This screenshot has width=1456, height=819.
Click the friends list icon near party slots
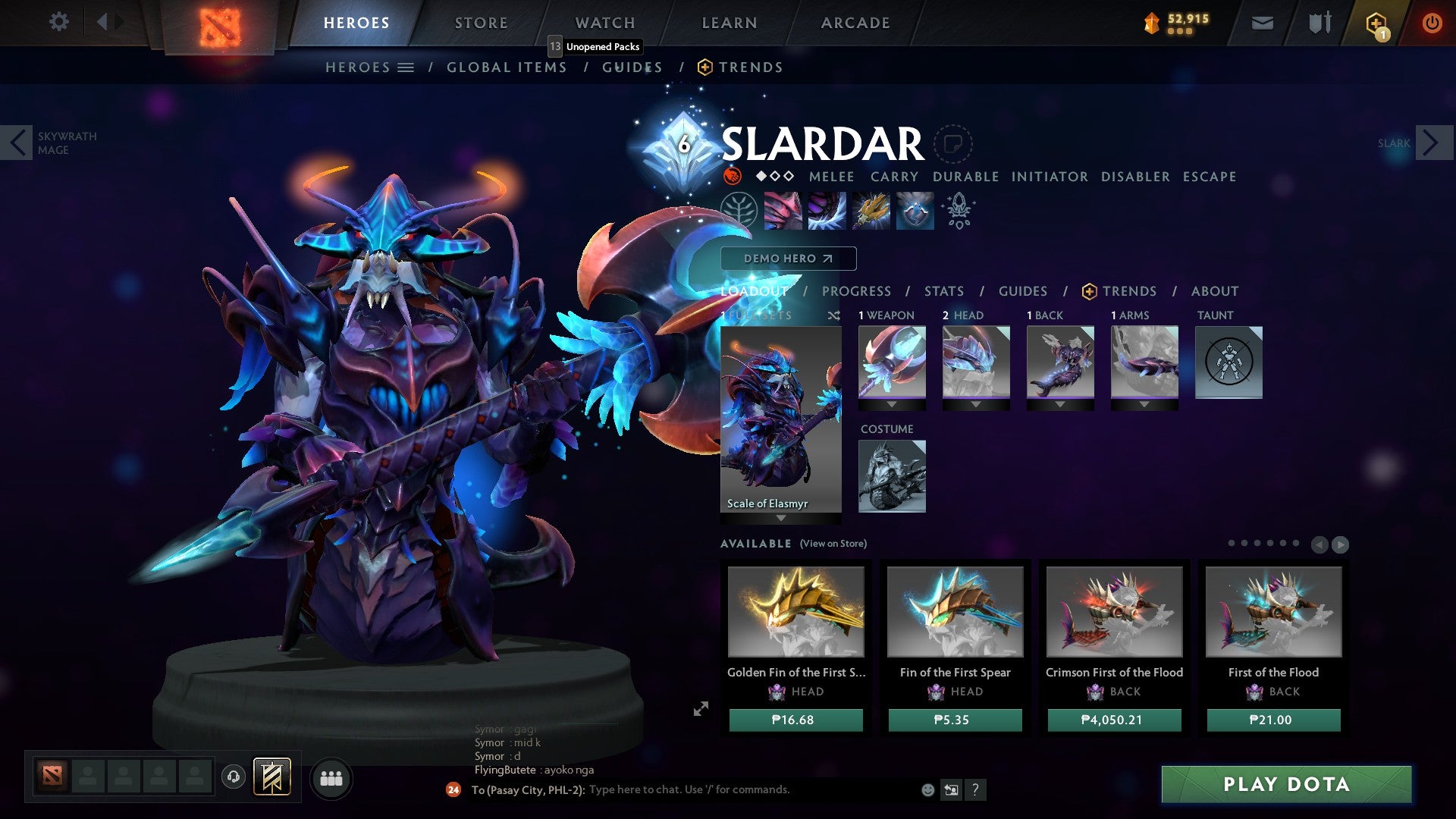pyautogui.click(x=331, y=778)
